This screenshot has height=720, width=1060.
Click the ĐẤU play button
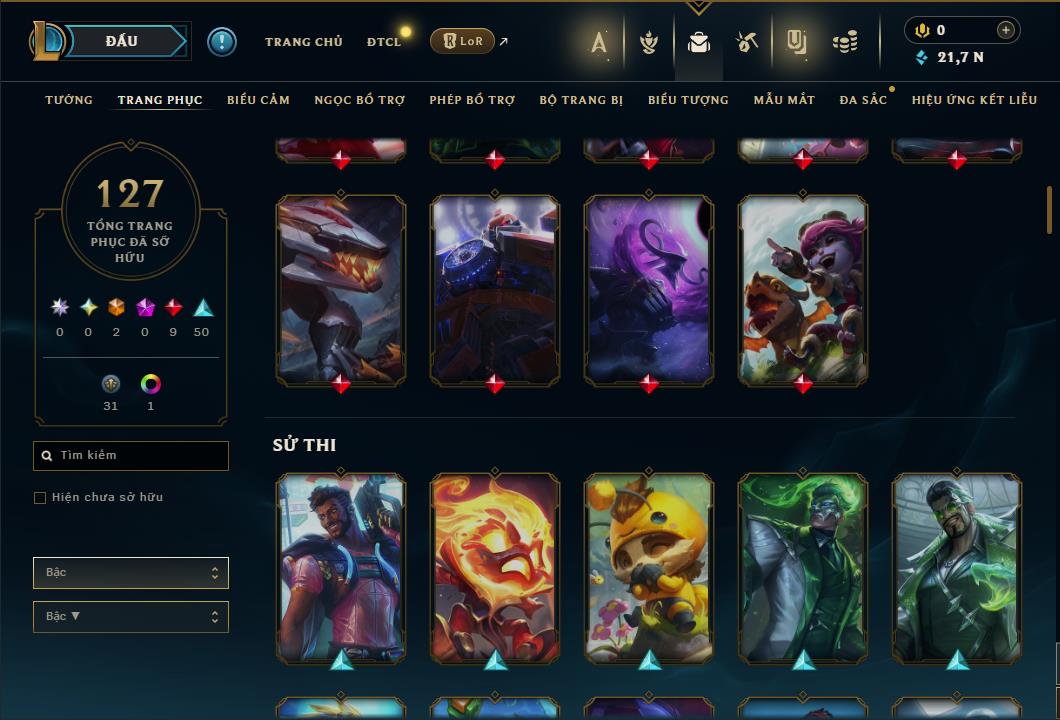click(122, 41)
